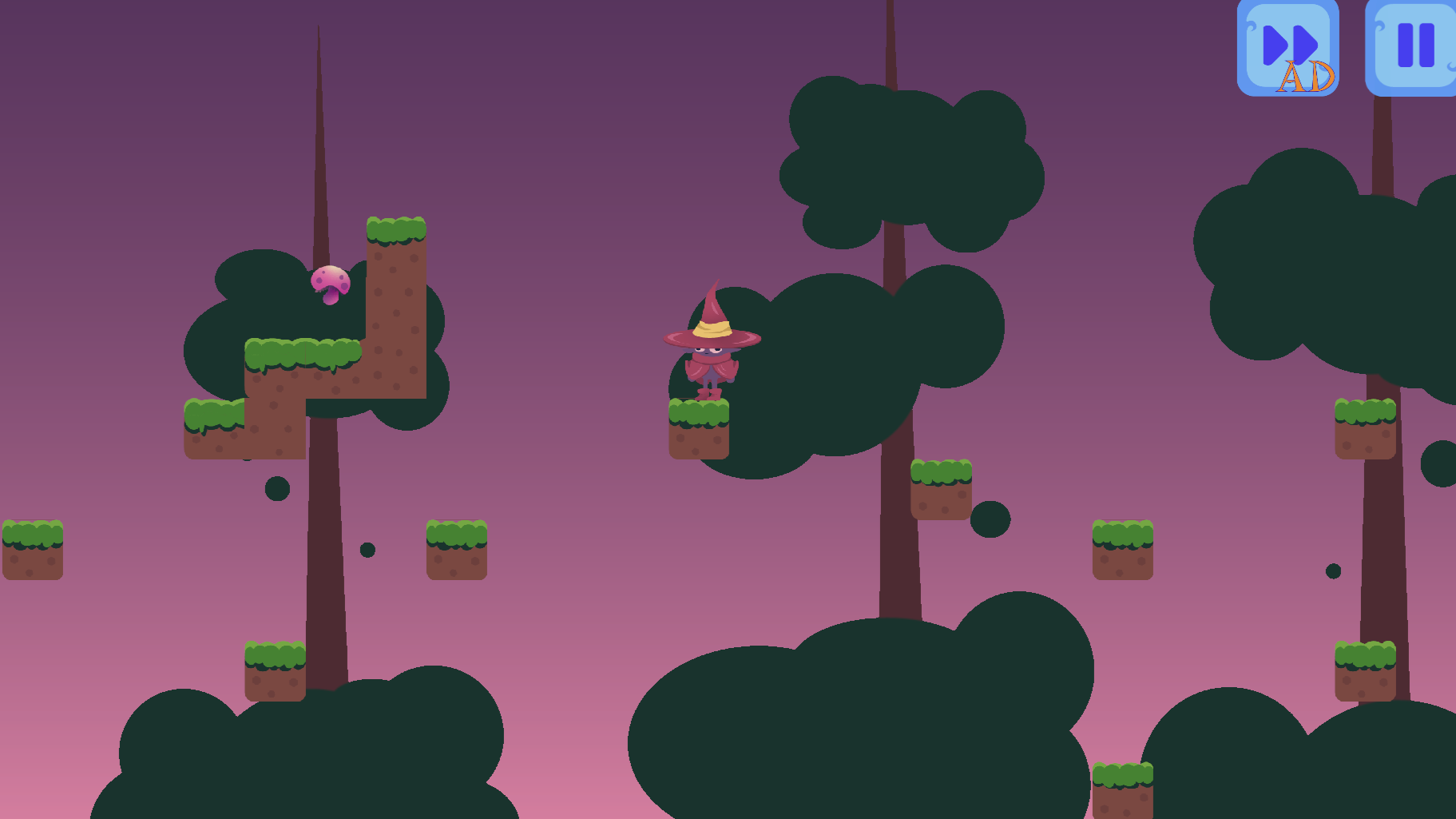Click the witch's pointed hat
The image size is (1456, 819).
tap(712, 320)
